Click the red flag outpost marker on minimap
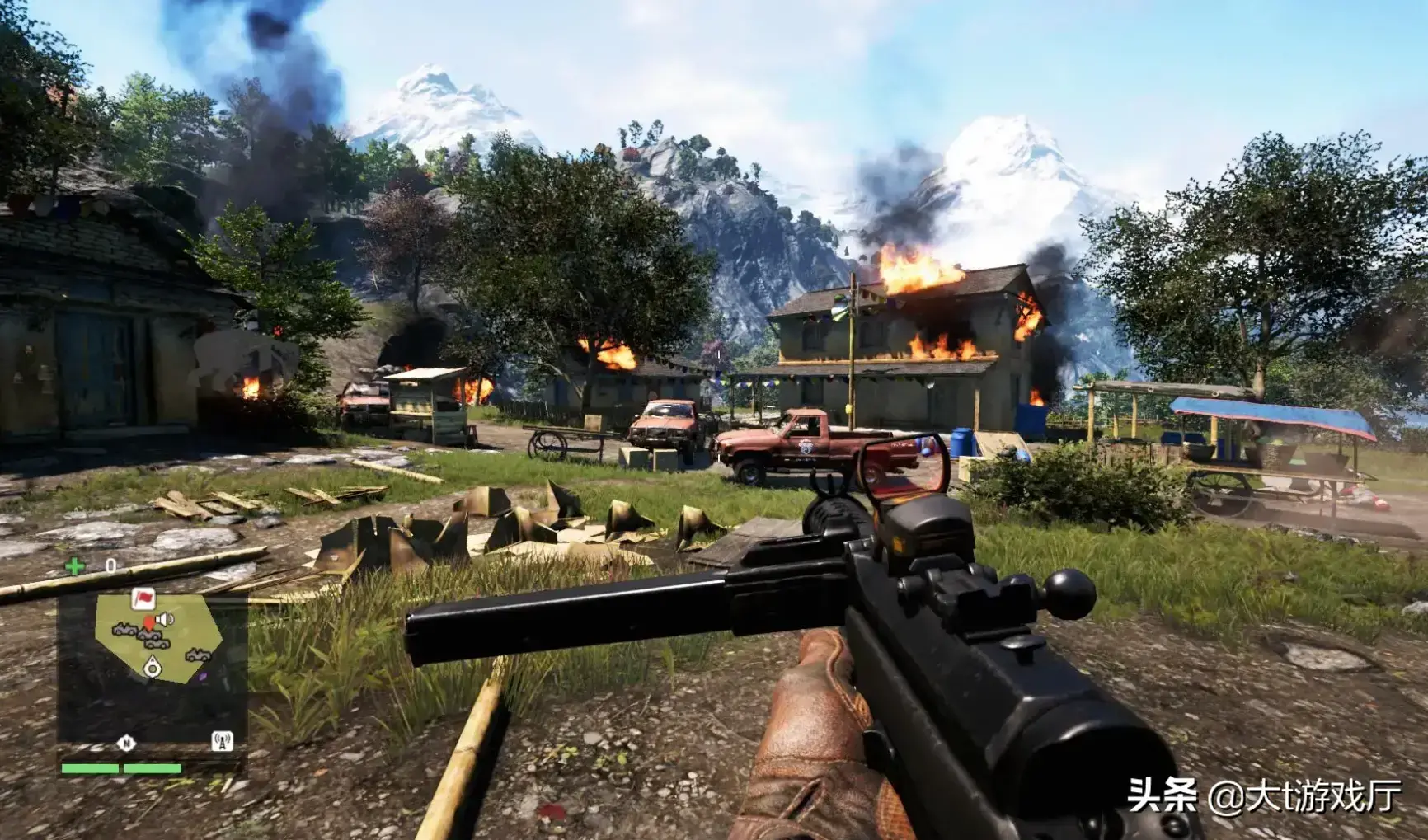Viewport: 1428px width, 840px height. pos(143,598)
